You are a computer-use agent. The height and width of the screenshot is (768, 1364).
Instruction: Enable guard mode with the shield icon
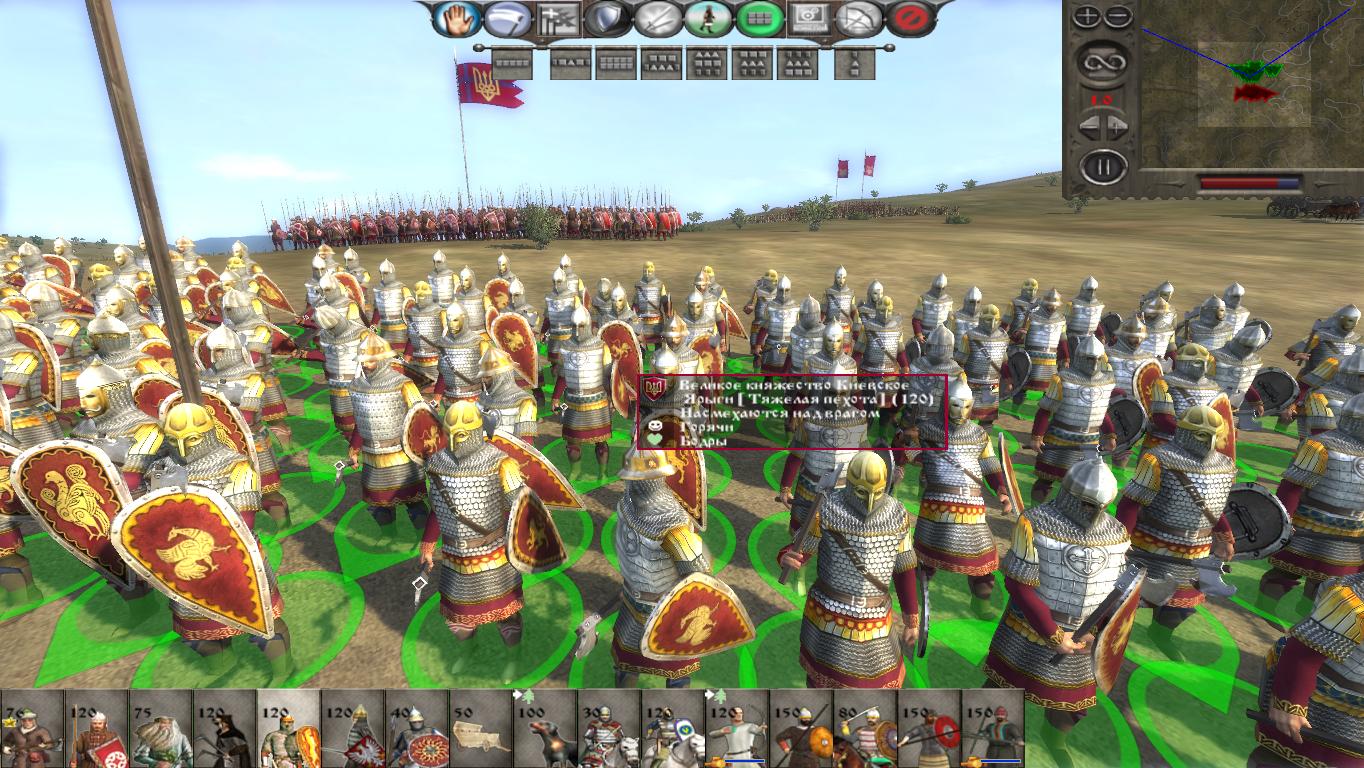(x=606, y=17)
